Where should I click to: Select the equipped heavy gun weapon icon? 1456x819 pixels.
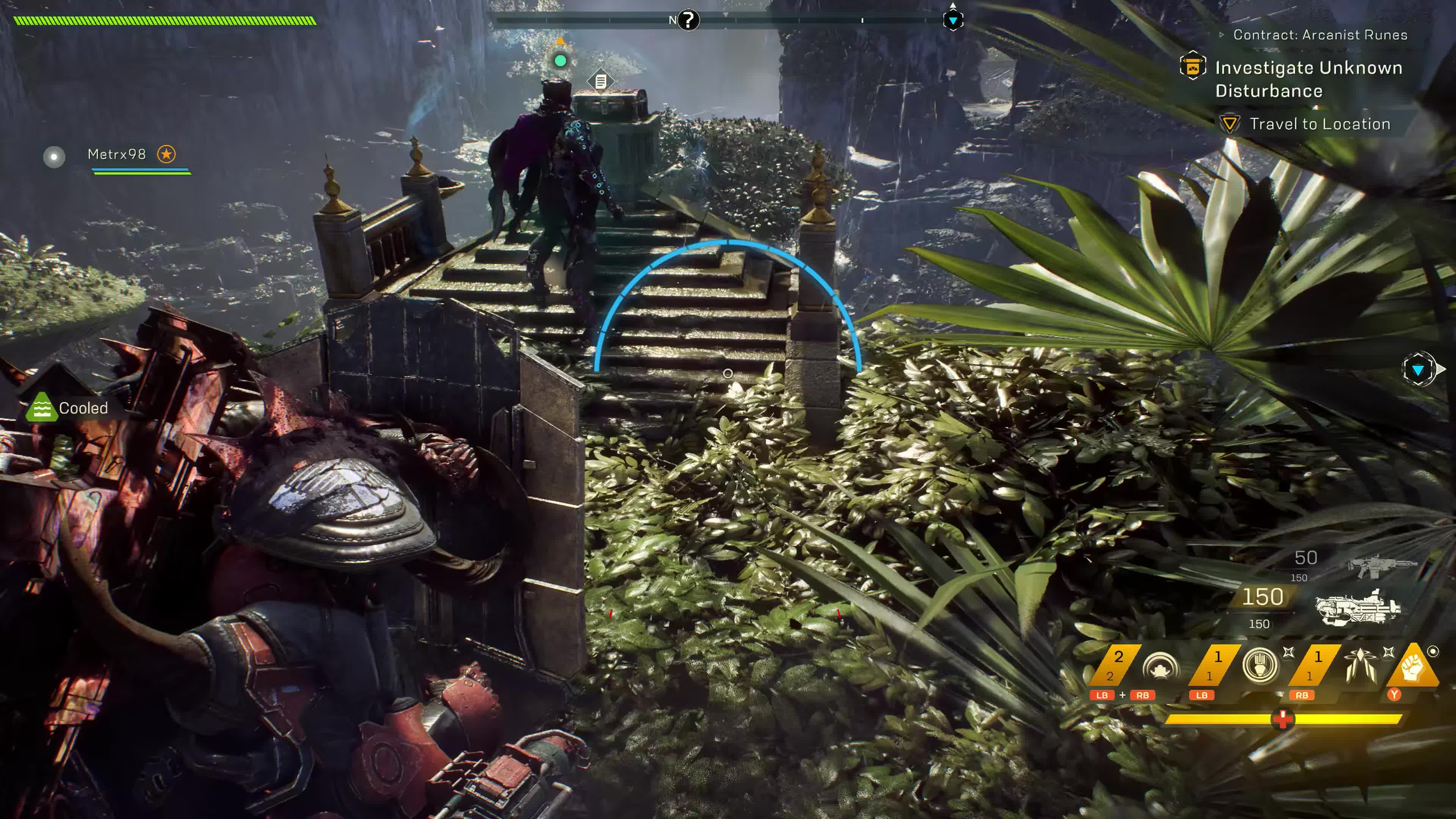[x=1358, y=607]
